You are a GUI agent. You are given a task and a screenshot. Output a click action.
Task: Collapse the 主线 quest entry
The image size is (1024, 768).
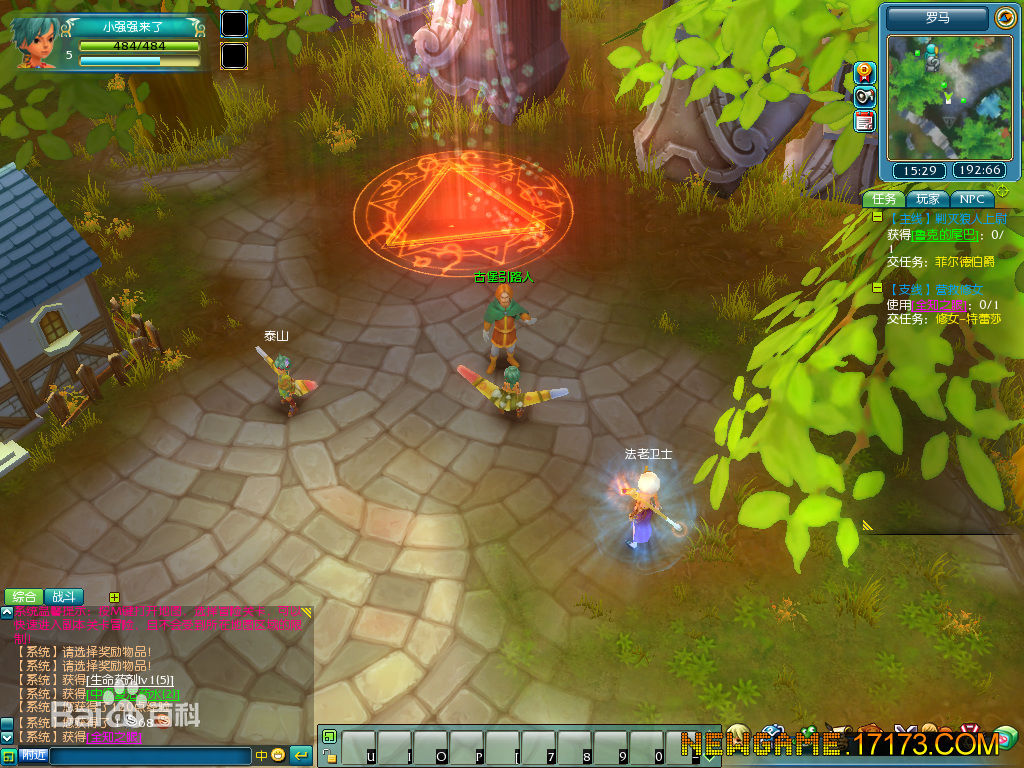[877, 217]
